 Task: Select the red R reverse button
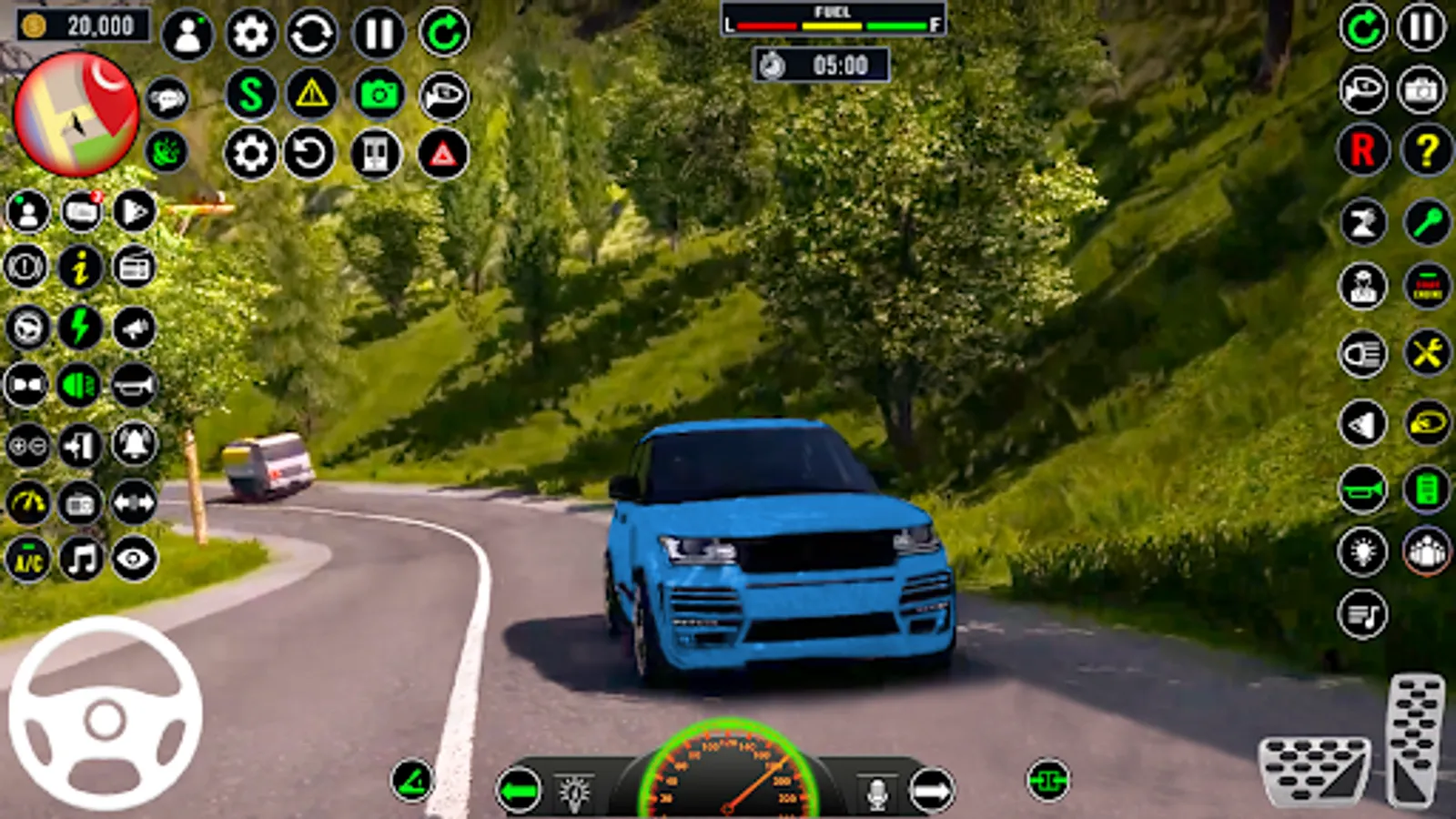pyautogui.click(x=1362, y=150)
